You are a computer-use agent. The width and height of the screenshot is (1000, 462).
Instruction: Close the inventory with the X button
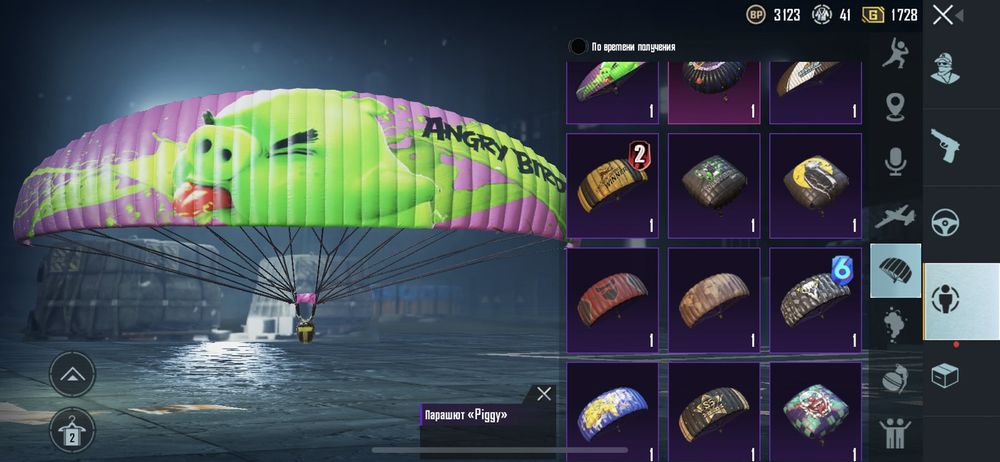pyautogui.click(x=942, y=15)
